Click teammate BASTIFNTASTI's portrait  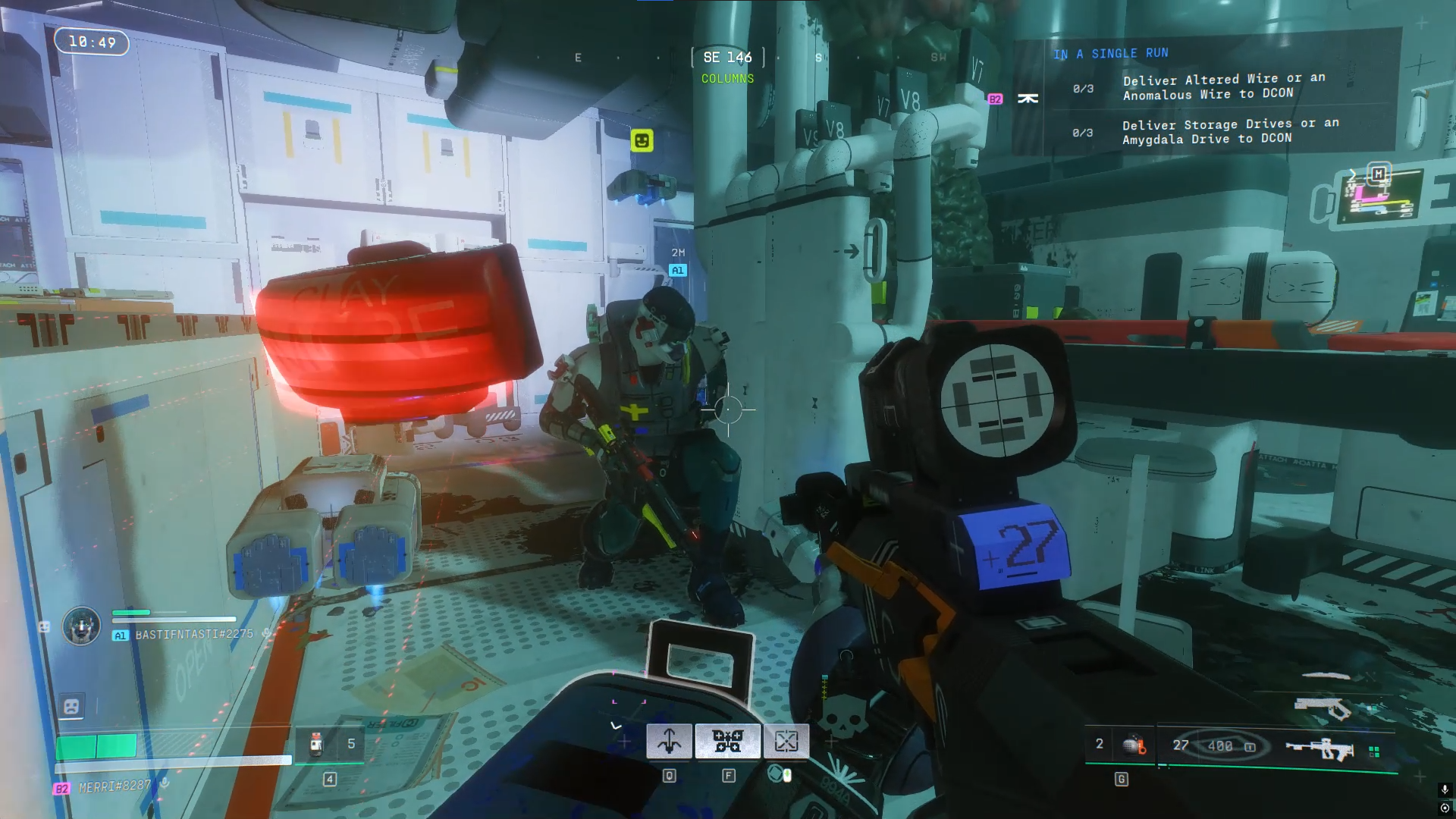[81, 626]
